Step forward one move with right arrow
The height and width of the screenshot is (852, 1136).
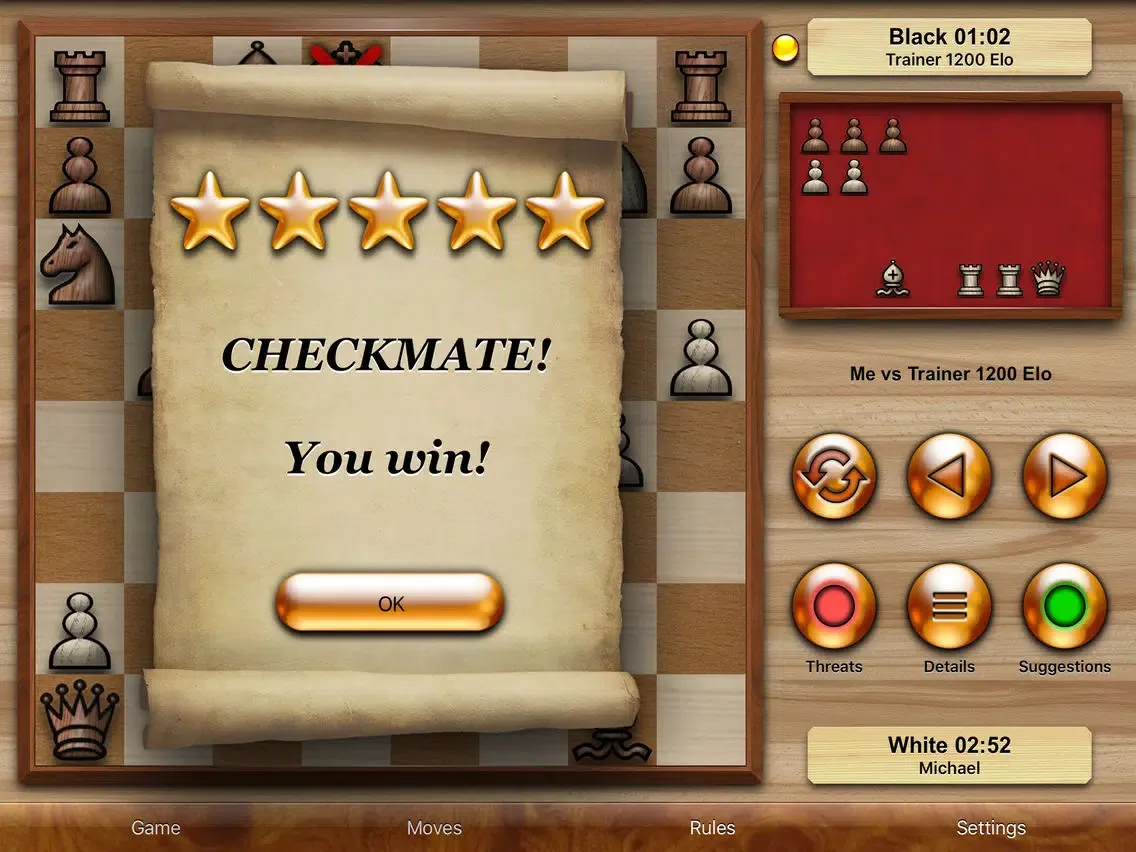tap(1064, 476)
